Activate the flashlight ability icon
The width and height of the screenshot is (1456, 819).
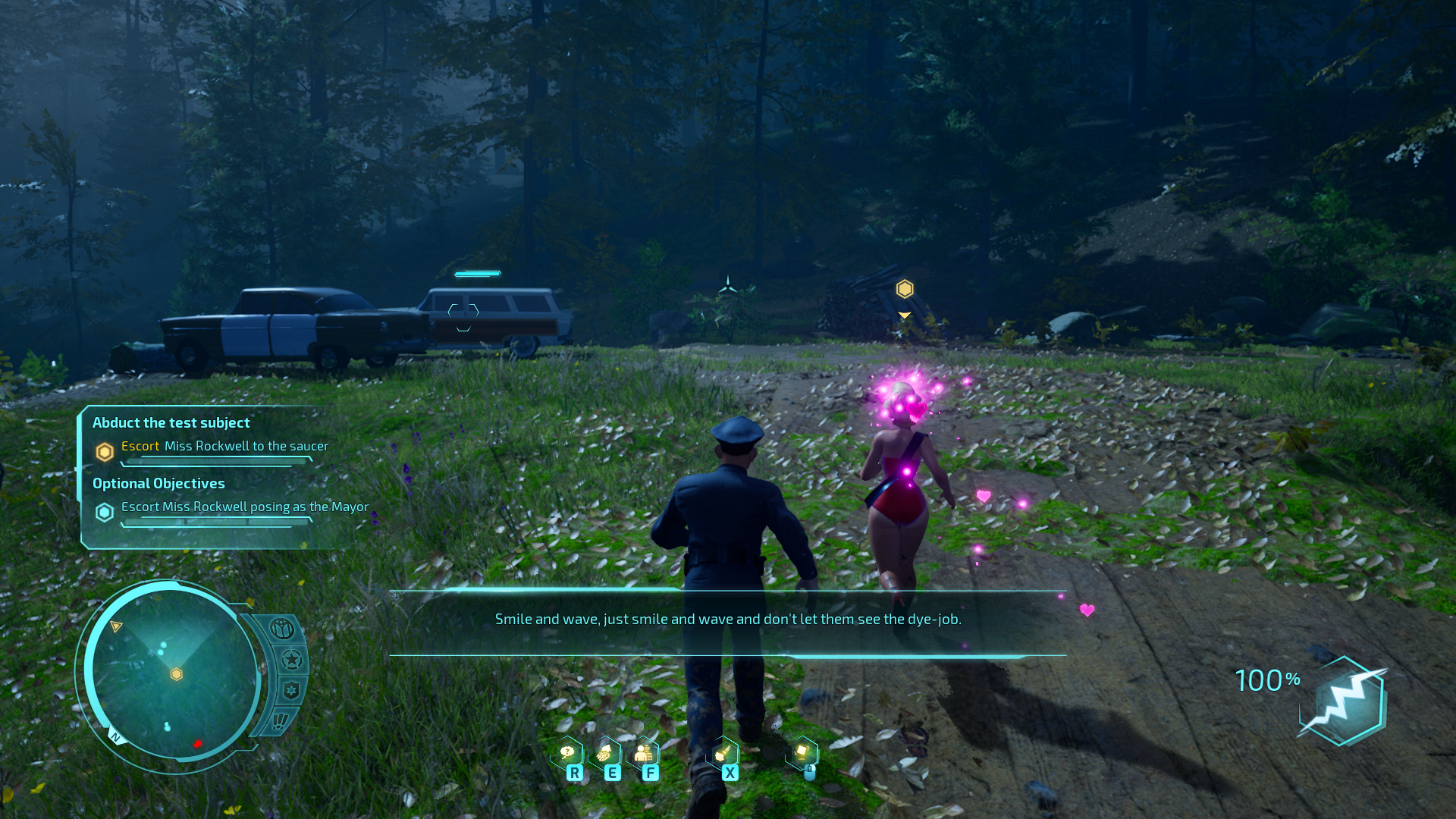723,753
